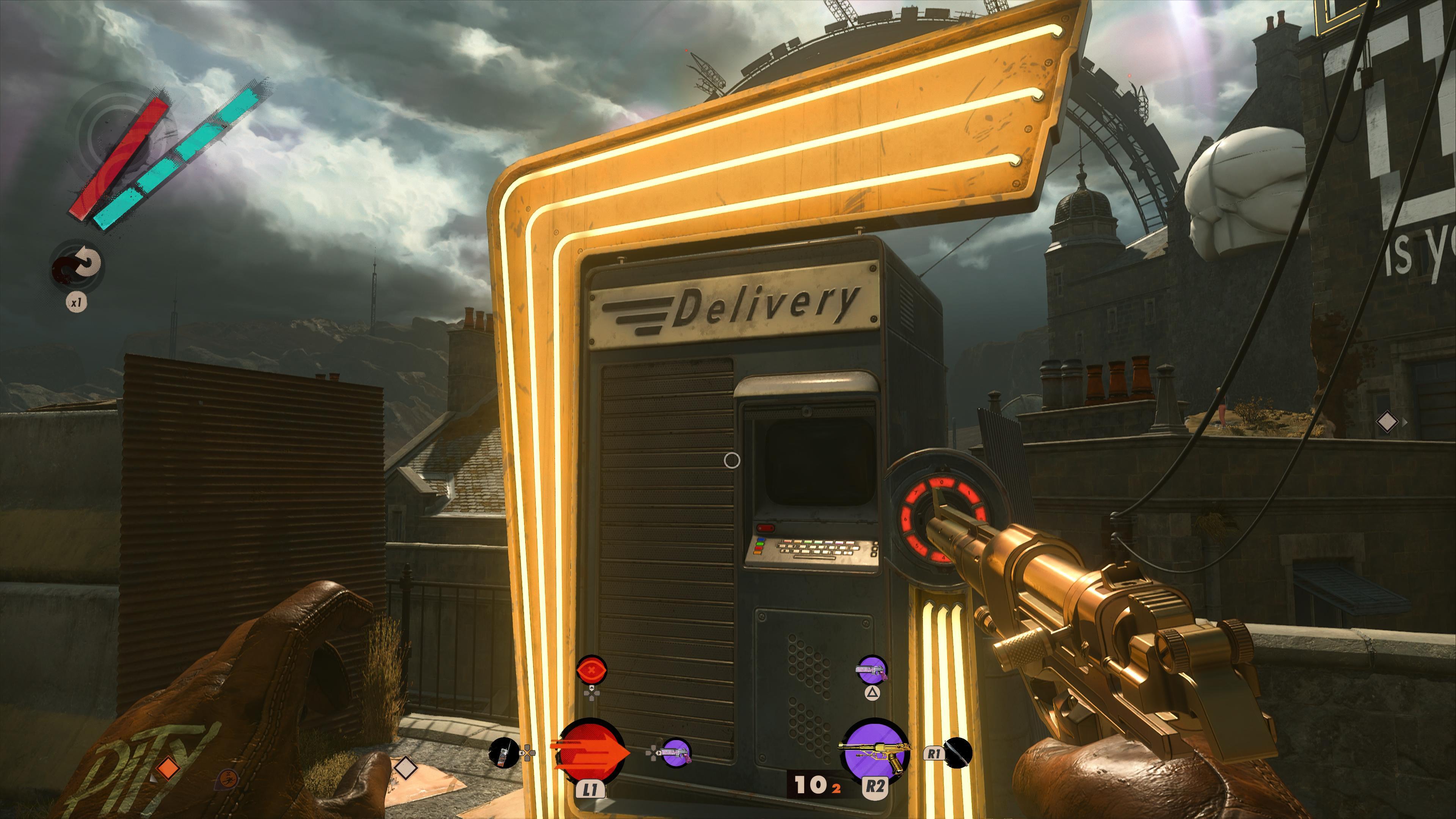Click the Reprise rewind arrow icon
Viewport: 1456px width, 819px height.
pos(77,266)
